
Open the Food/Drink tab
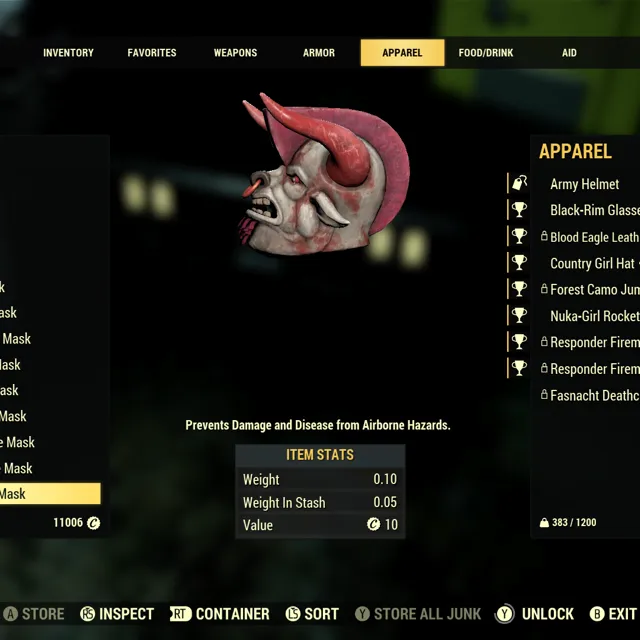485,53
